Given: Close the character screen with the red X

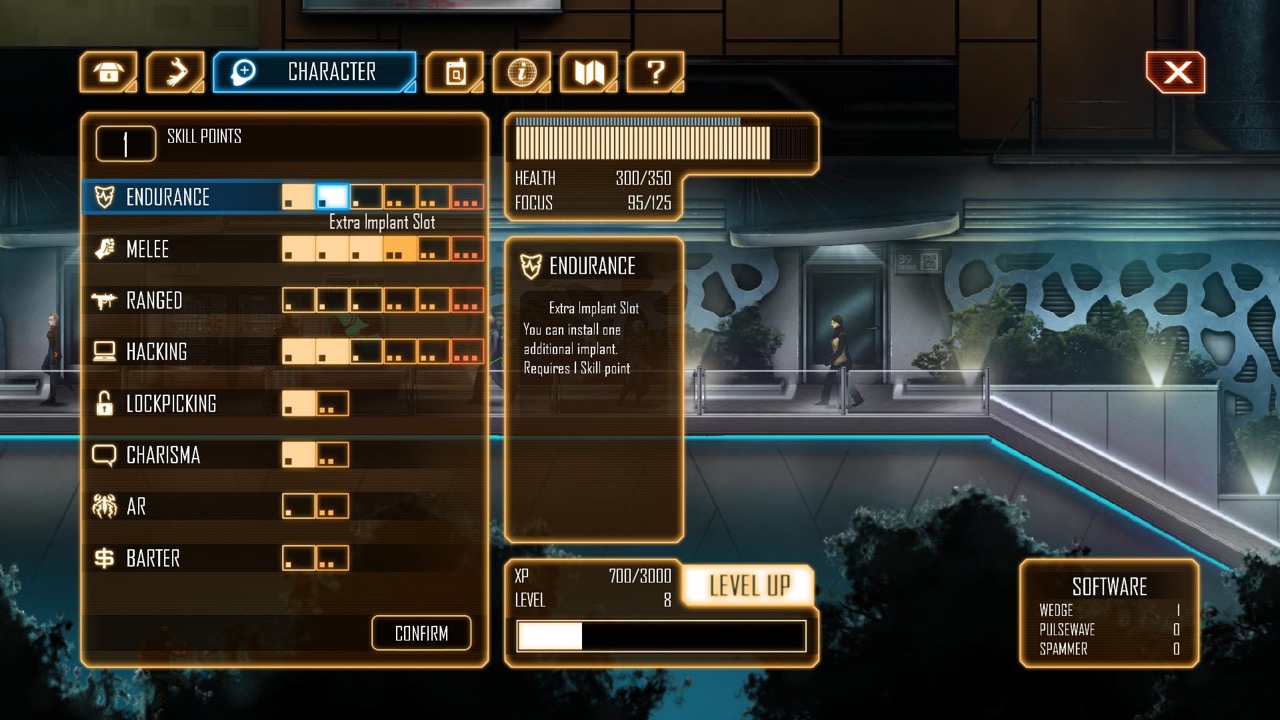Looking at the screenshot, I should [x=1176, y=72].
